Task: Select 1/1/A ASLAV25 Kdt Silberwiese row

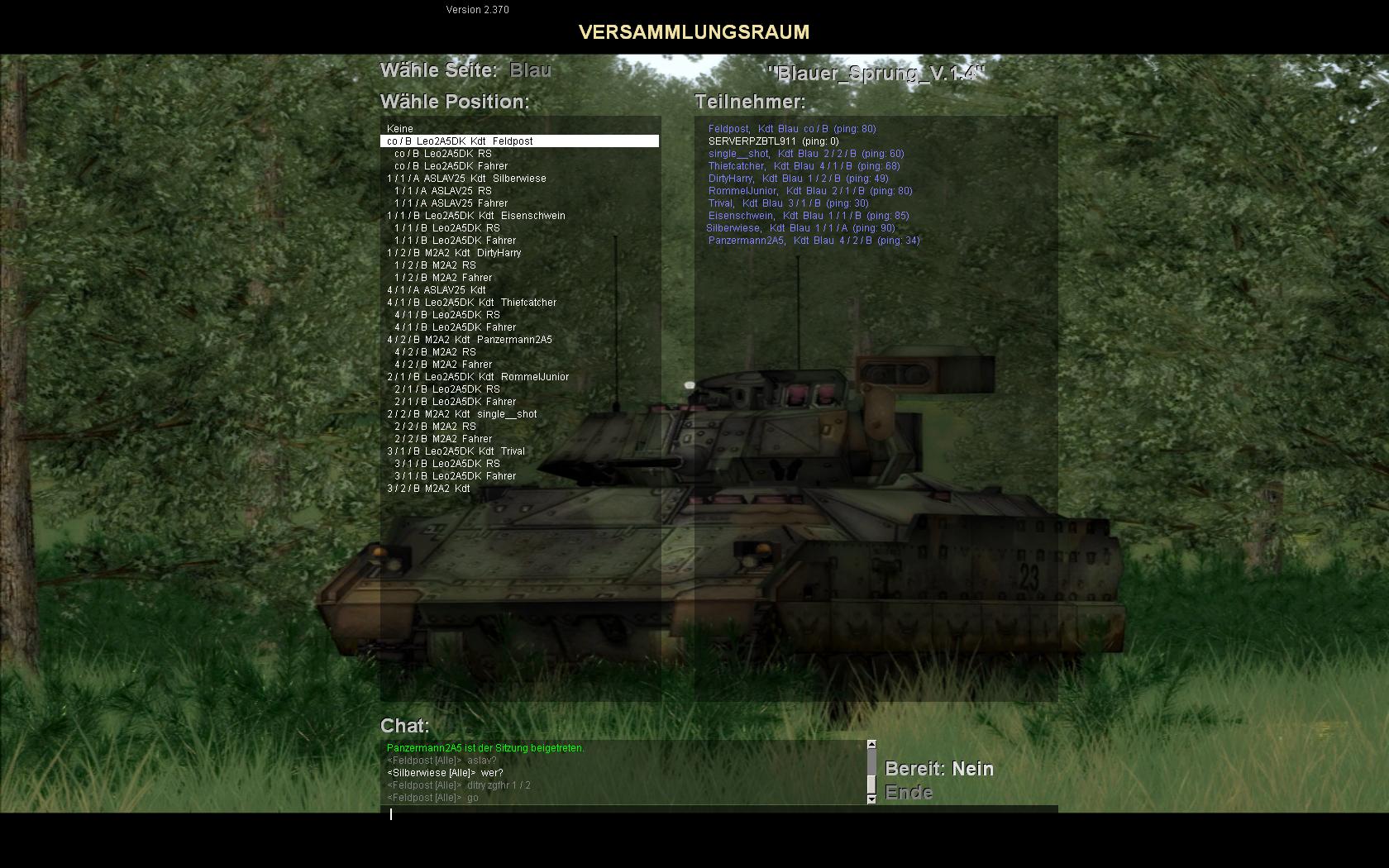Action: [x=466, y=179]
